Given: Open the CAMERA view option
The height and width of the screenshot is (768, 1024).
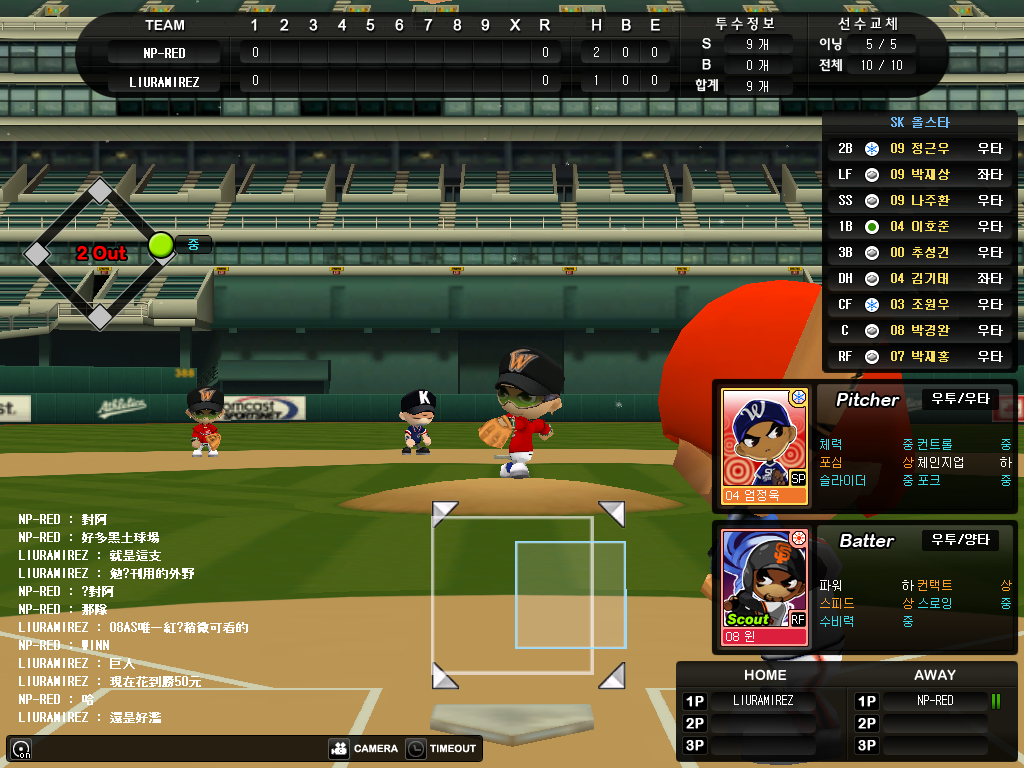Looking at the screenshot, I should pyautogui.click(x=363, y=748).
